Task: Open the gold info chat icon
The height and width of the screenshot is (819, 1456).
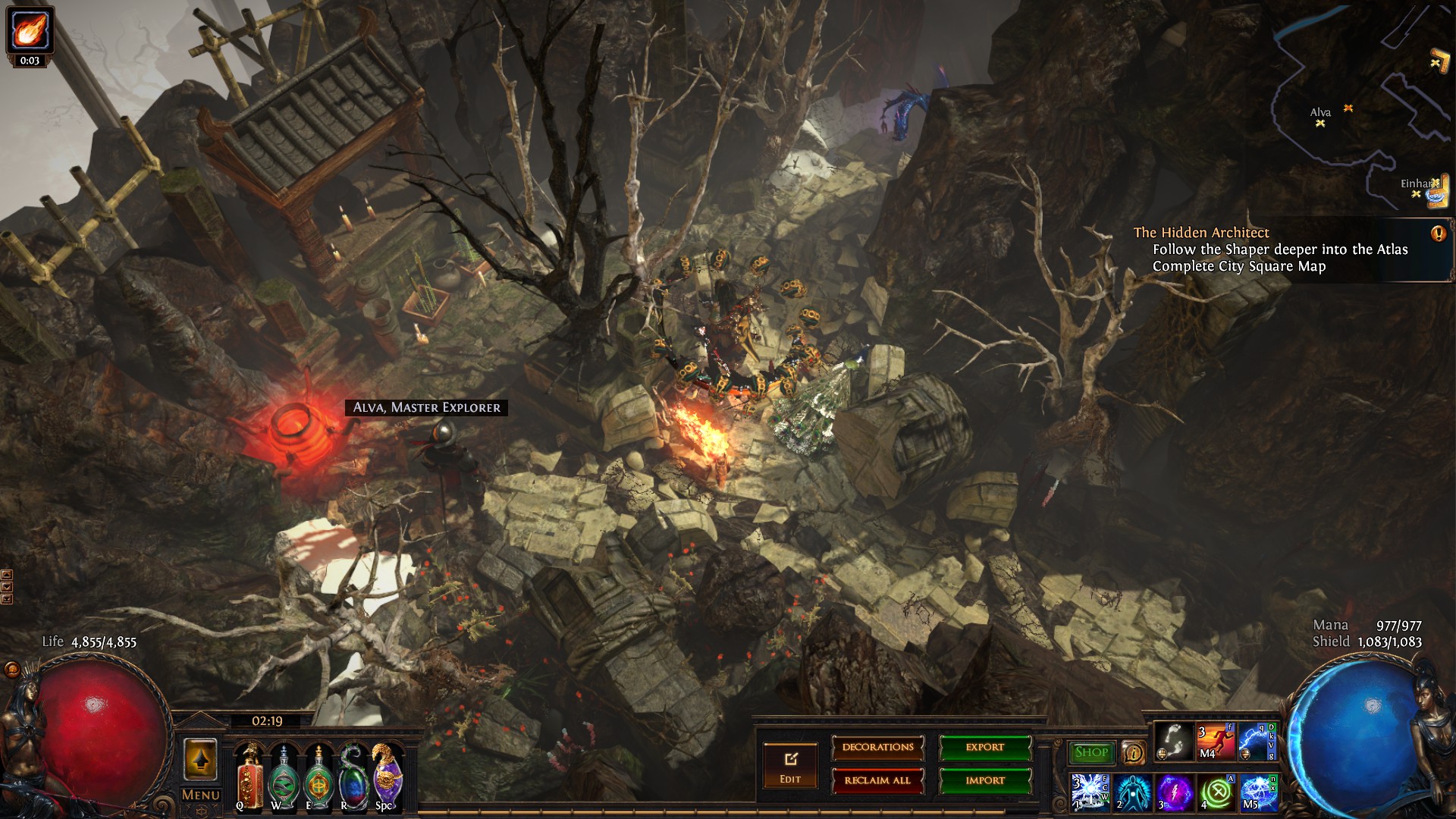Action: tap(1133, 753)
